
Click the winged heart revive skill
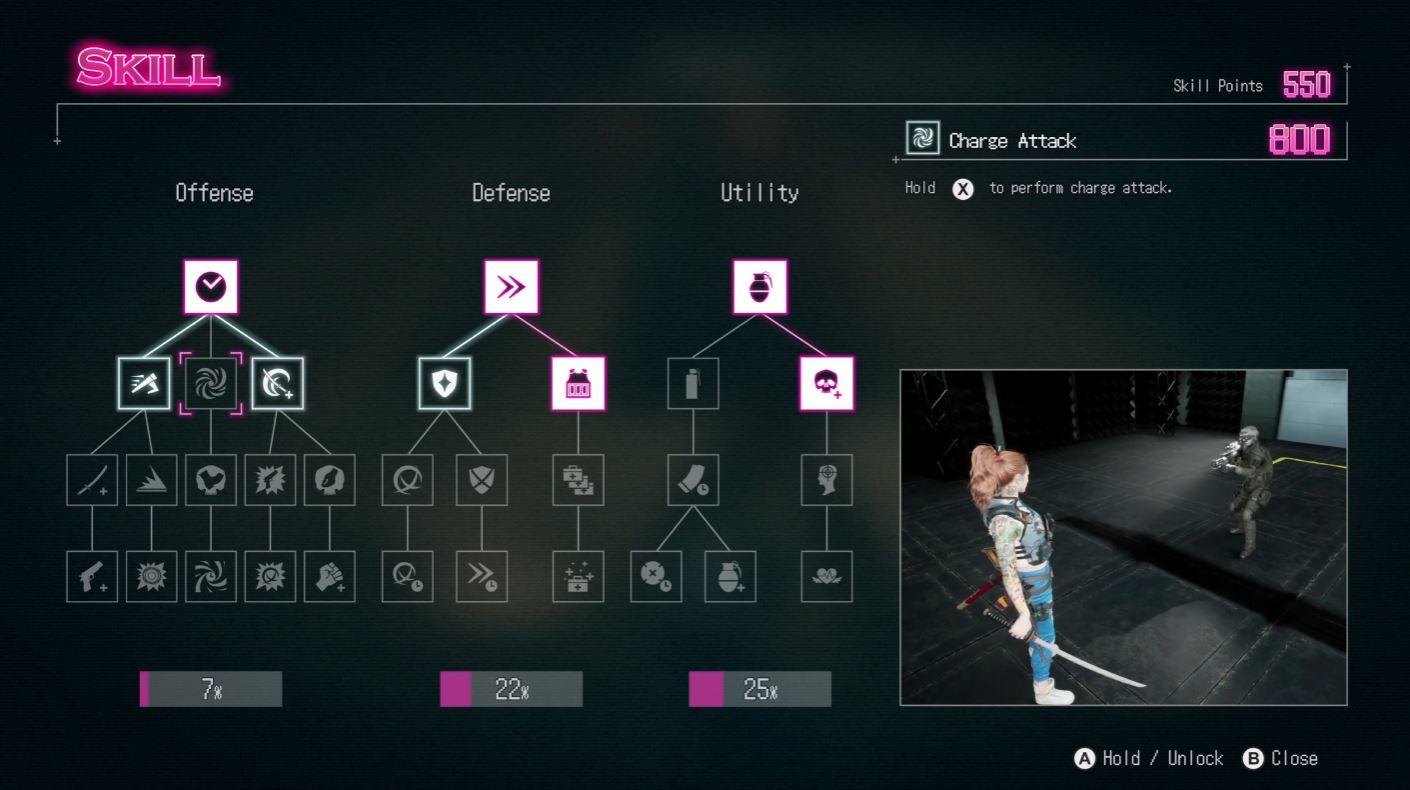(x=827, y=577)
